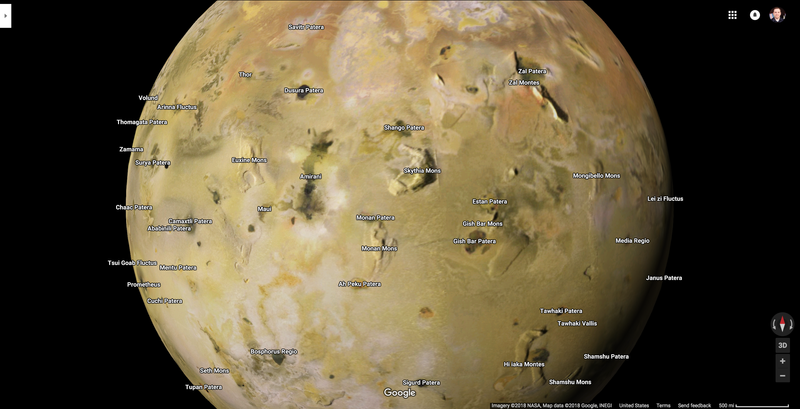Reset orientation with the compass control
This screenshot has height=409, width=800.
[782, 324]
